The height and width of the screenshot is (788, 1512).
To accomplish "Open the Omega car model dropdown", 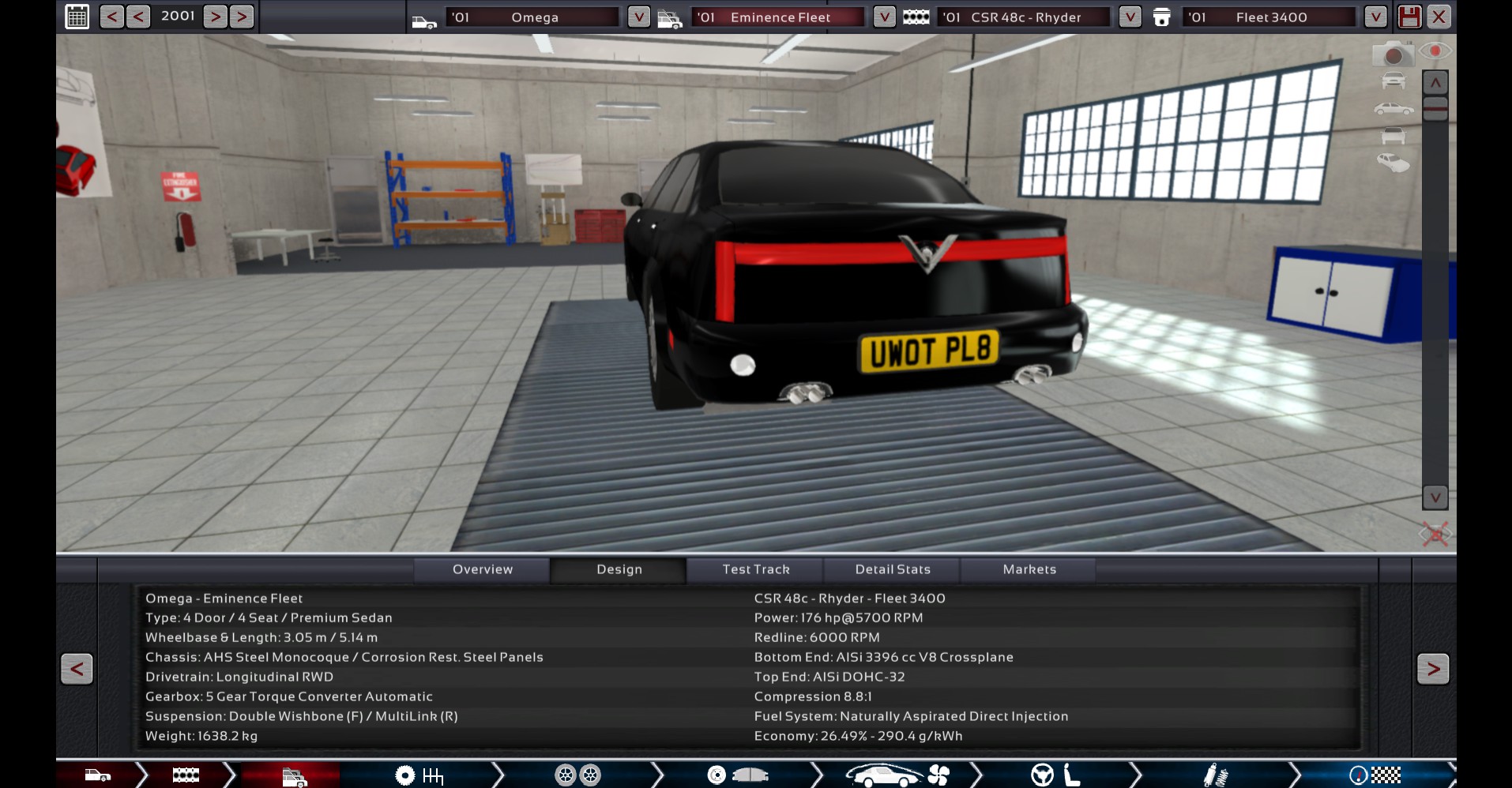I will click(x=638, y=17).
